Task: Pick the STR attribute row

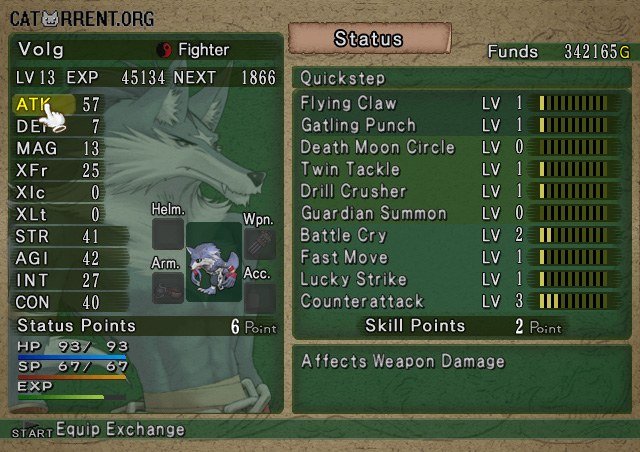Action: pos(58,236)
